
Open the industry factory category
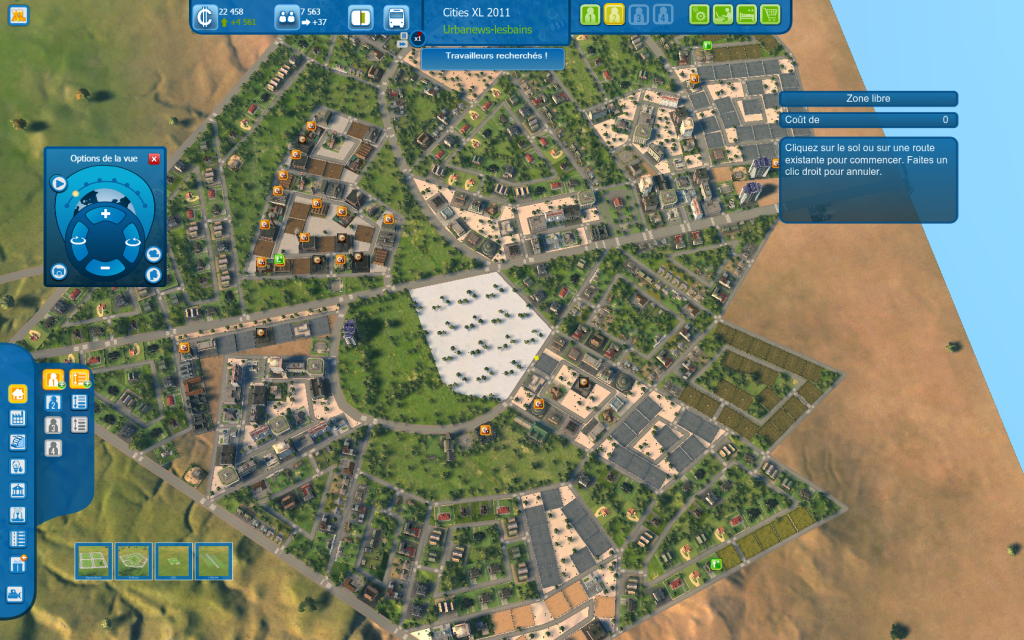[x=17, y=418]
